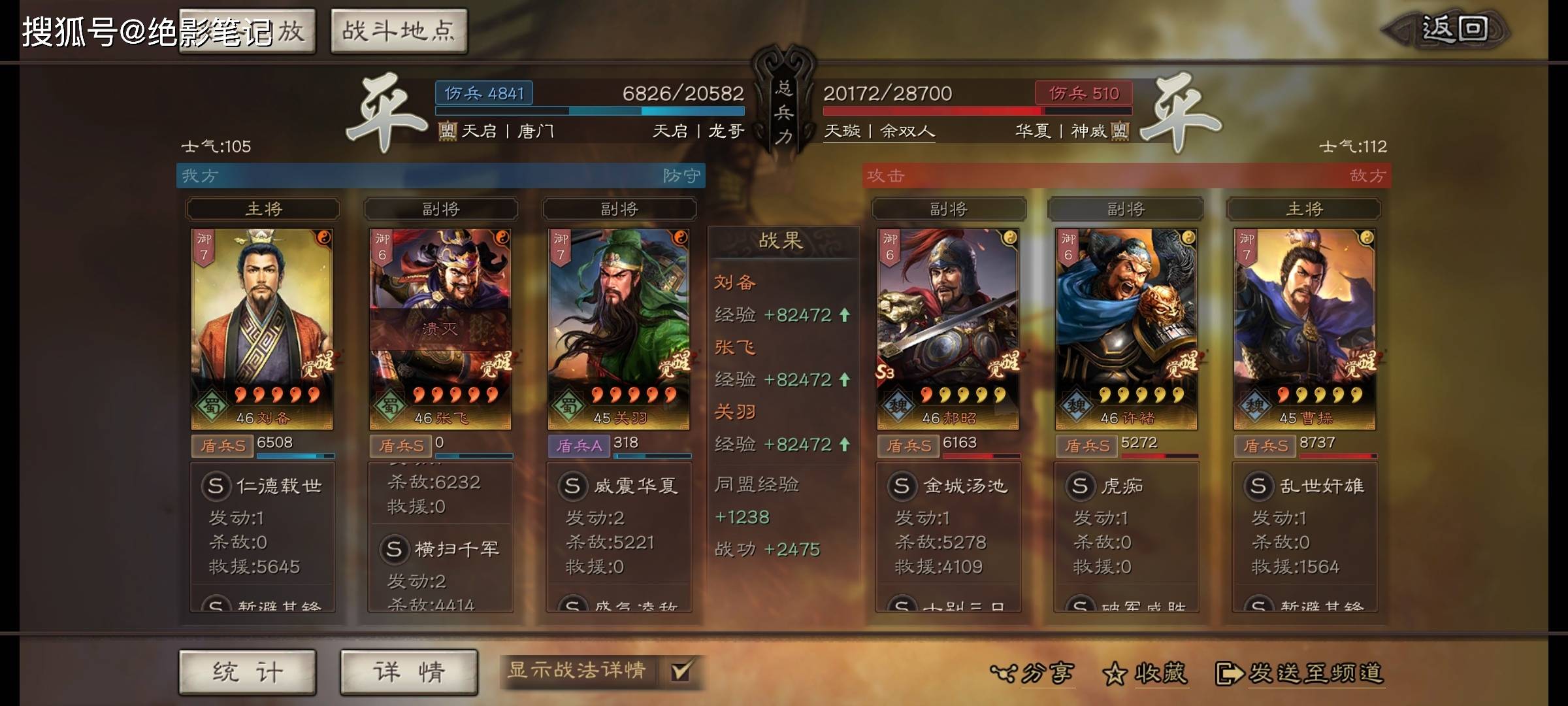Select the 郝昭 general card

pyautogui.click(x=948, y=329)
